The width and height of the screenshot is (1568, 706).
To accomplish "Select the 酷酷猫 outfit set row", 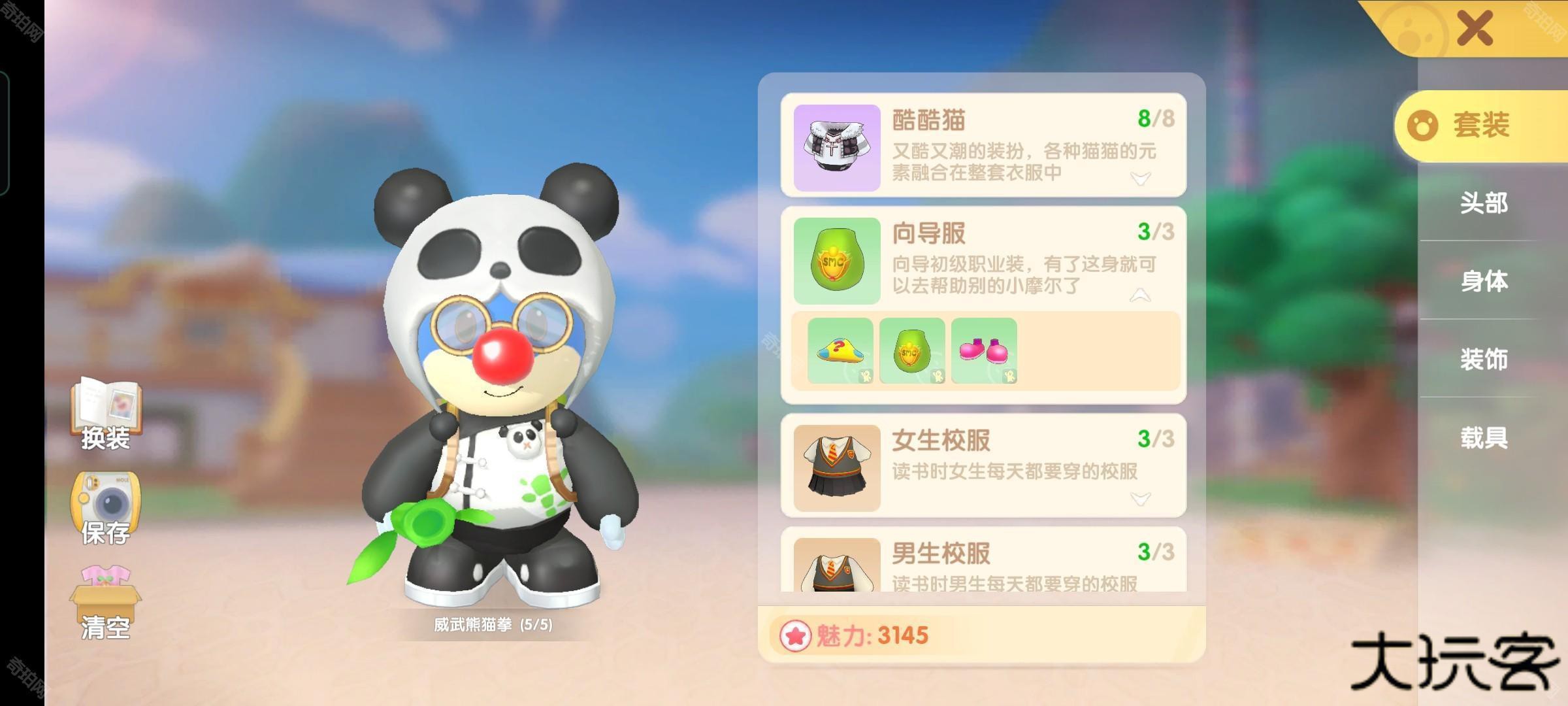I will [1006, 145].
